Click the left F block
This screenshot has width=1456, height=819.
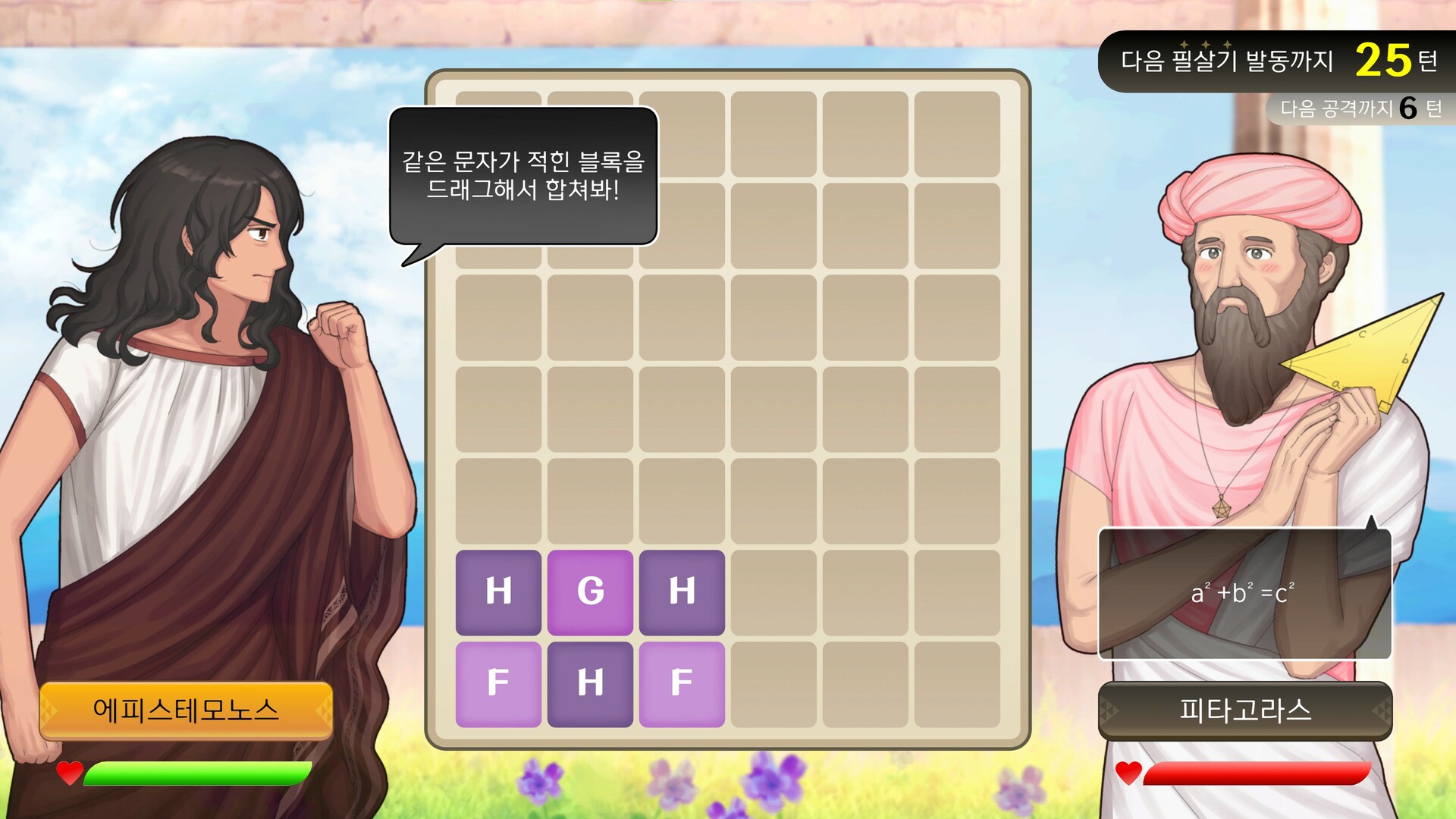[x=498, y=682]
